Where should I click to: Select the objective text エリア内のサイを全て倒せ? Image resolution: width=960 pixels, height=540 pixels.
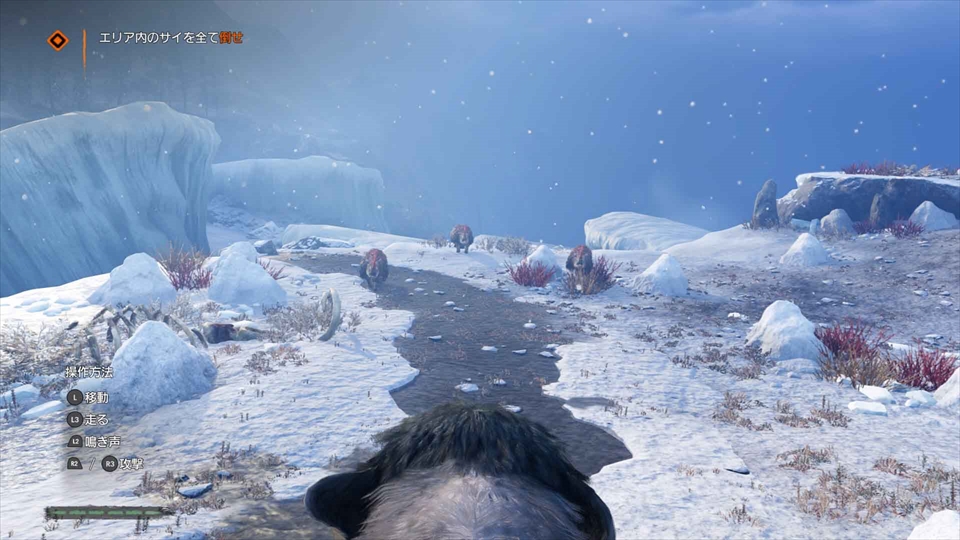point(171,38)
